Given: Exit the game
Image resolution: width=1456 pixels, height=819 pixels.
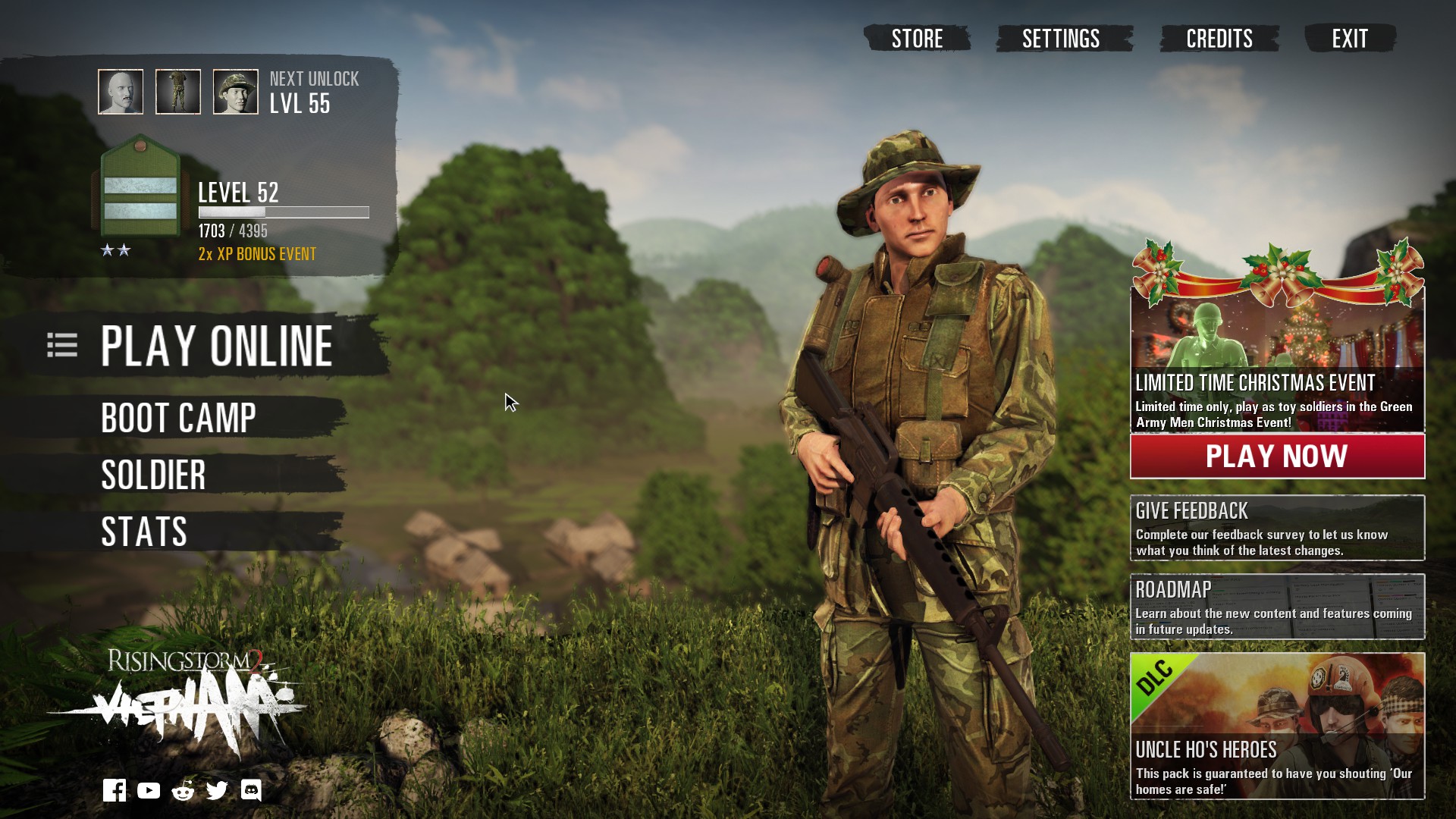Looking at the screenshot, I should click(x=1350, y=39).
